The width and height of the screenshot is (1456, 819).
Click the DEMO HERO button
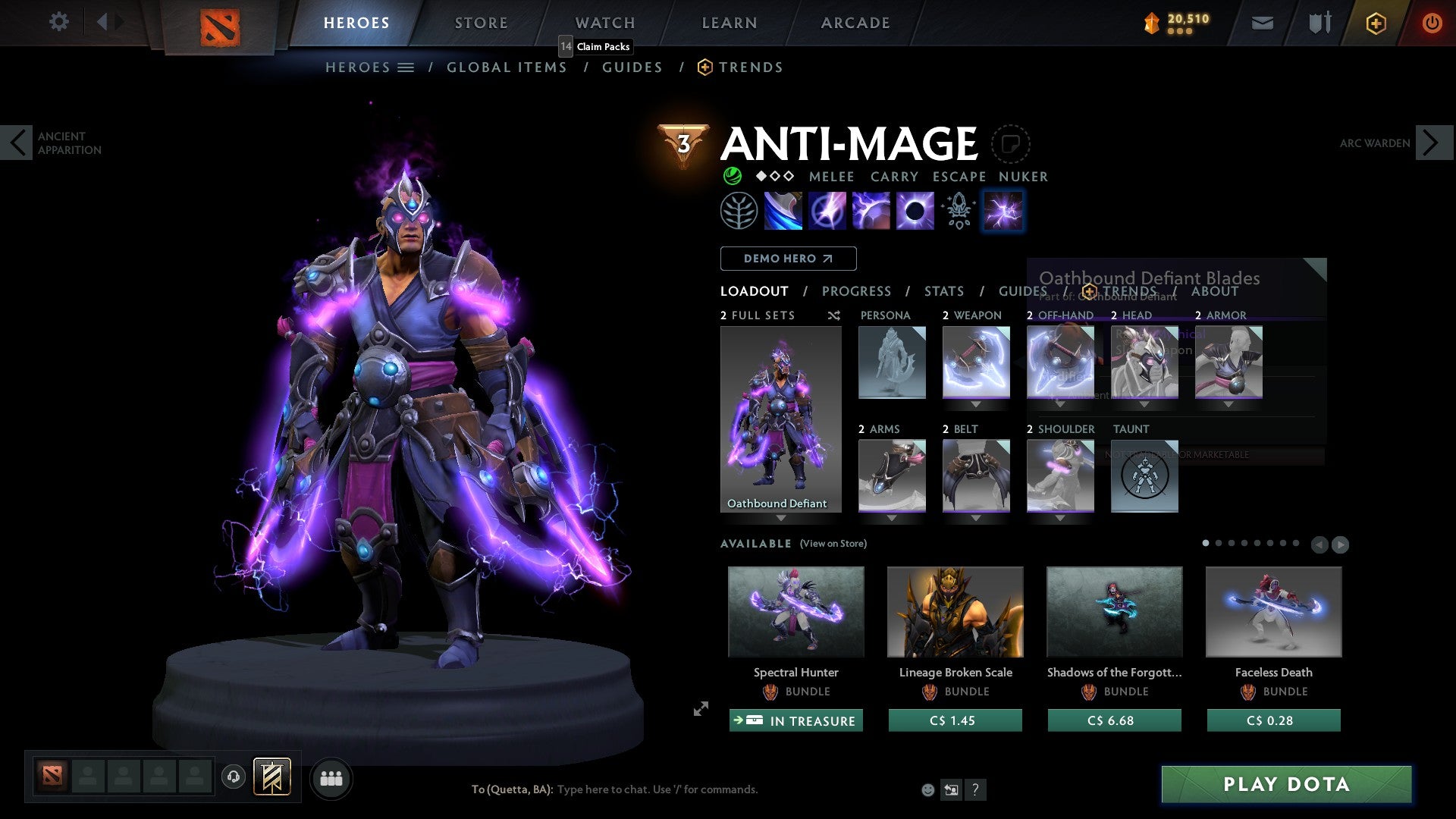coord(788,258)
